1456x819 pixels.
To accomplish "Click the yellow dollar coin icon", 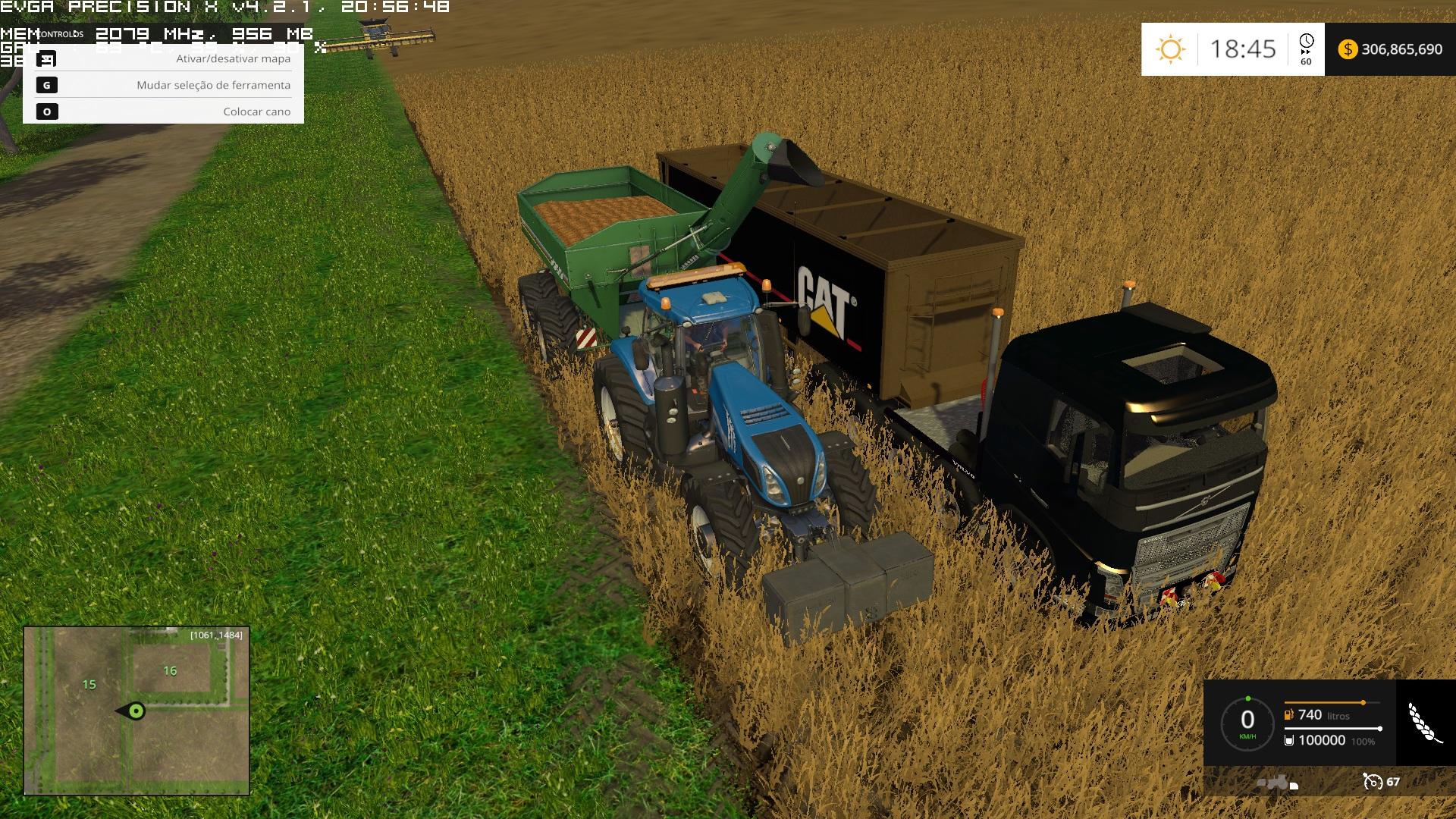I will pyautogui.click(x=1348, y=49).
